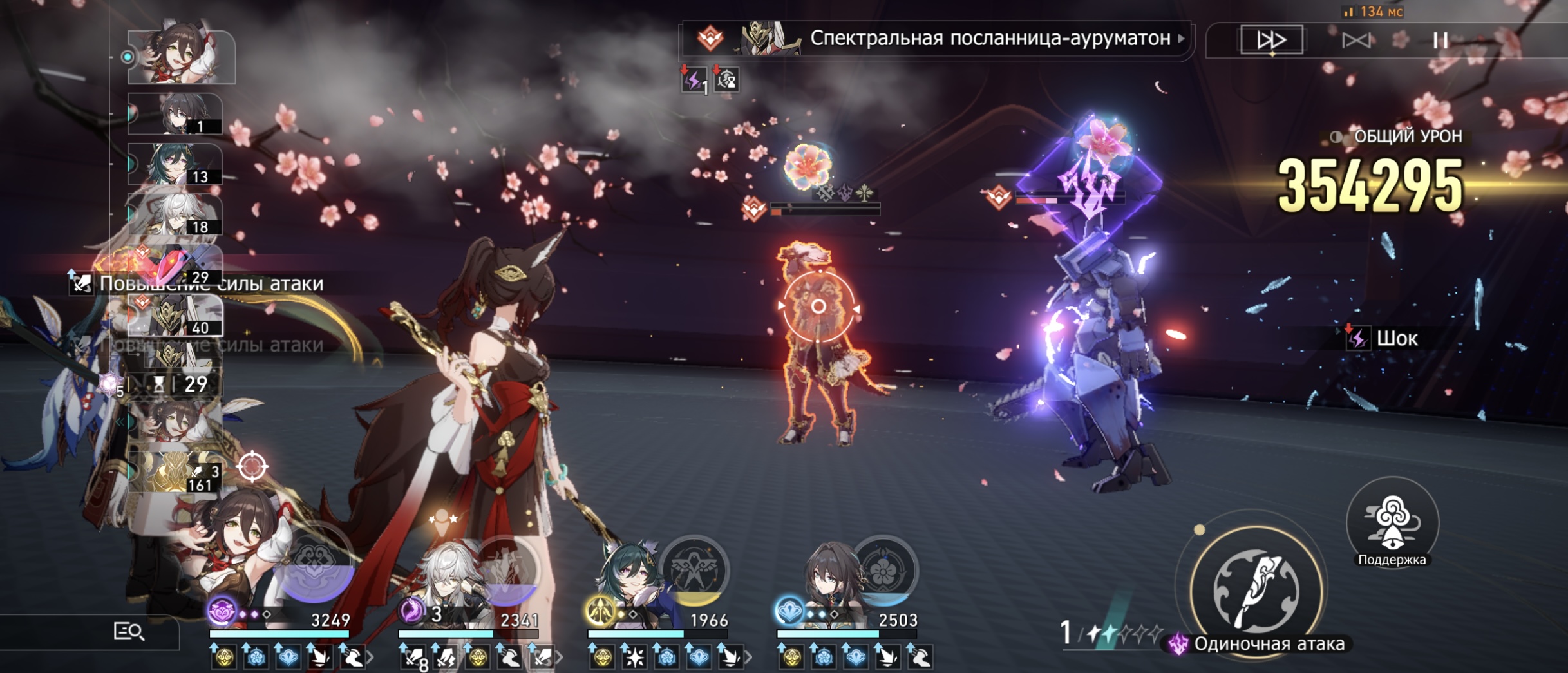View the shock debuff icon under the enemy name
This screenshot has width=1568, height=673.
tap(694, 80)
